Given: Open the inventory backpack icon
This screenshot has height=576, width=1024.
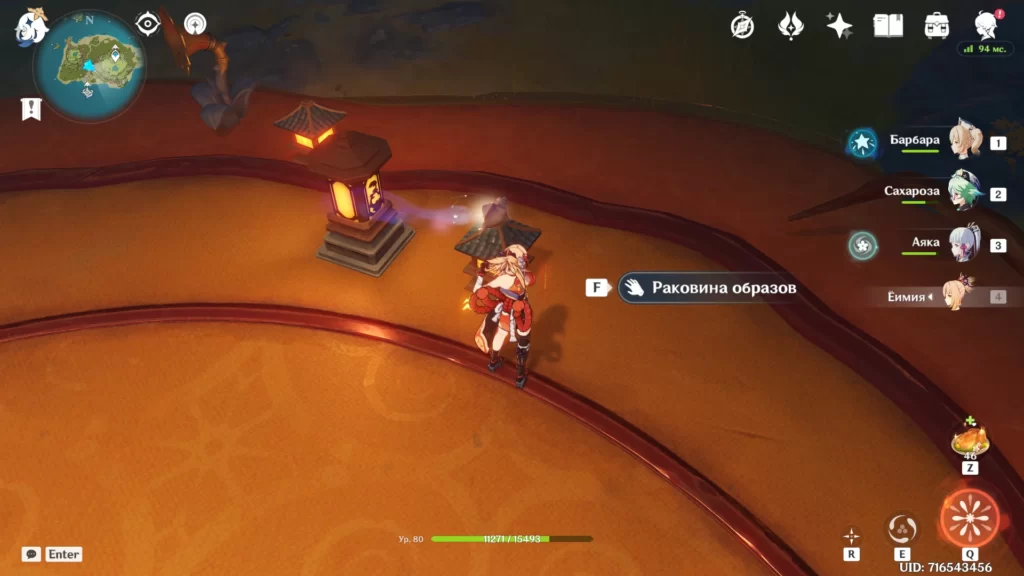Looking at the screenshot, I should point(937,26).
